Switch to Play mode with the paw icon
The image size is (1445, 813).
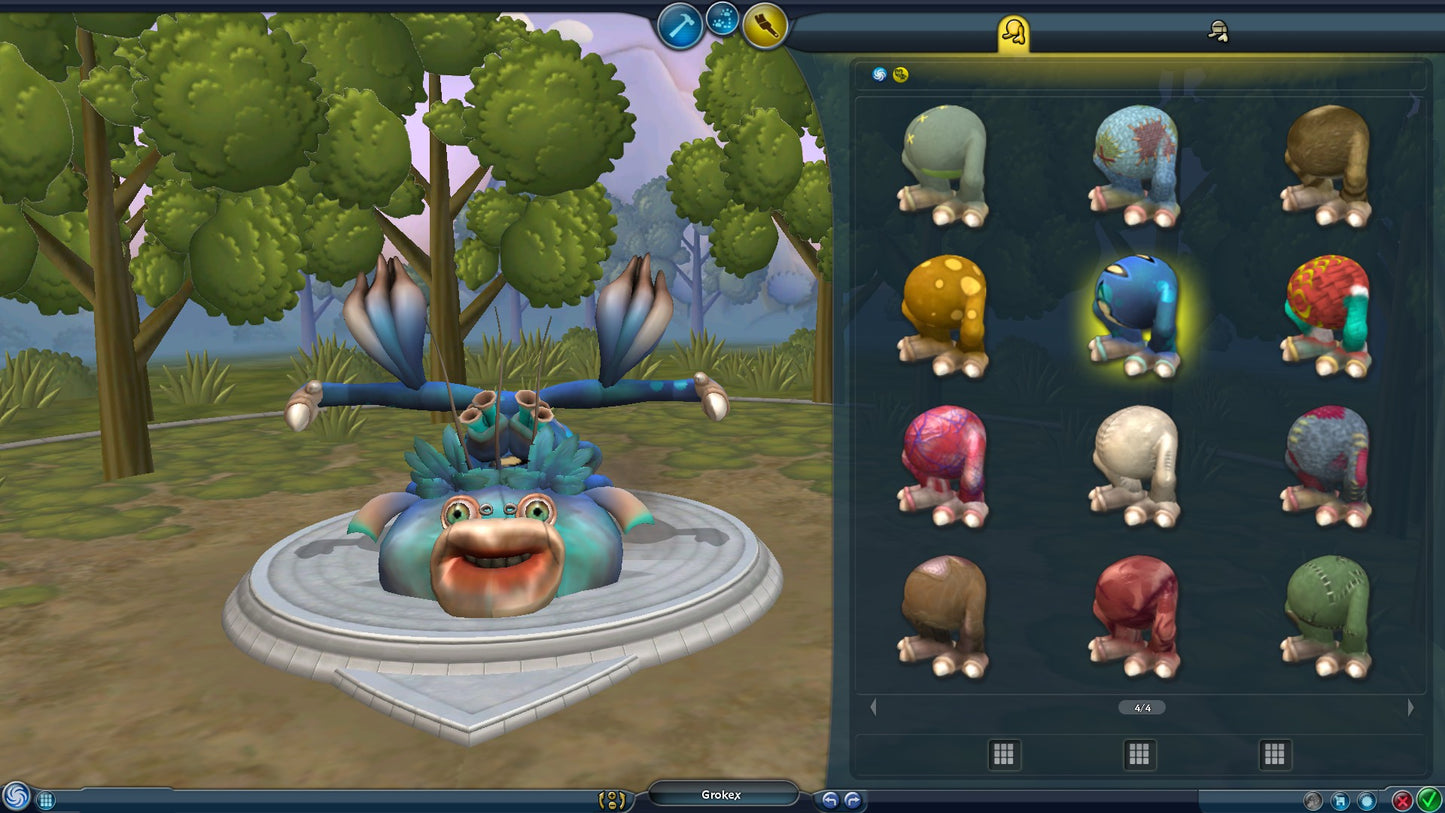click(721, 21)
